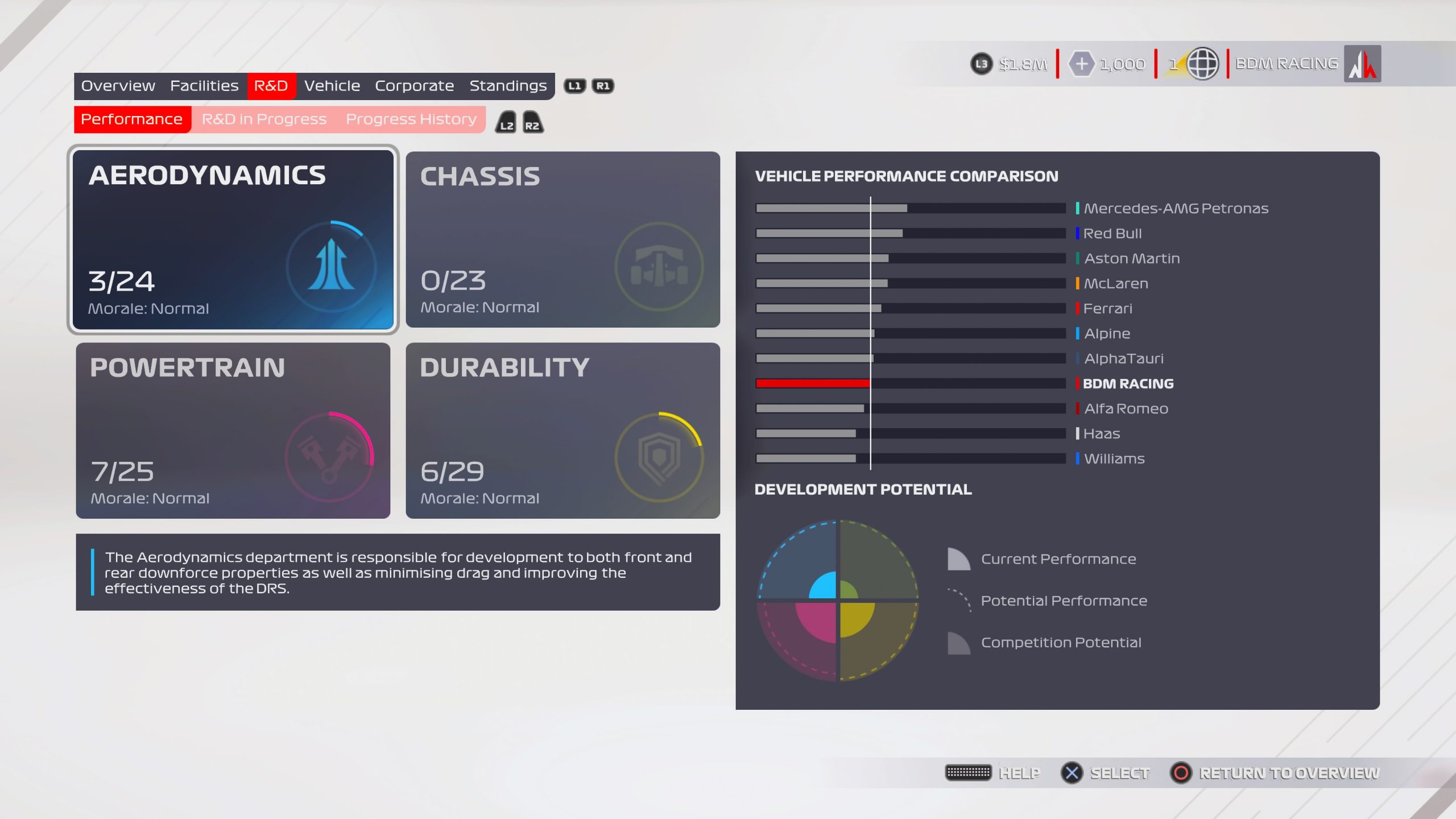Show the Standings tab

pos(508,86)
